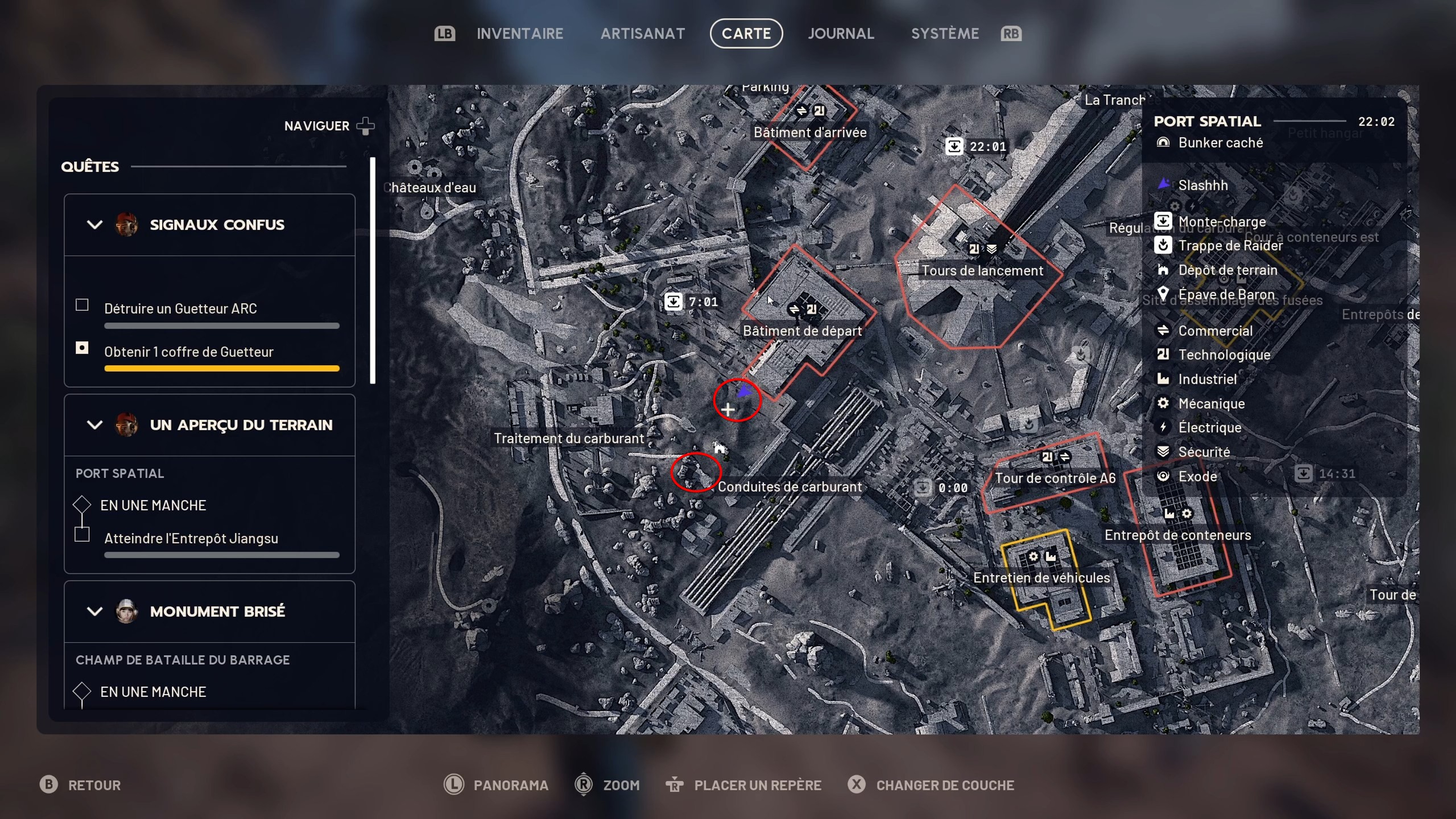This screenshot has height=819, width=1456.
Task: Collapse the Monument Brisé quest section
Action: pyautogui.click(x=95, y=611)
